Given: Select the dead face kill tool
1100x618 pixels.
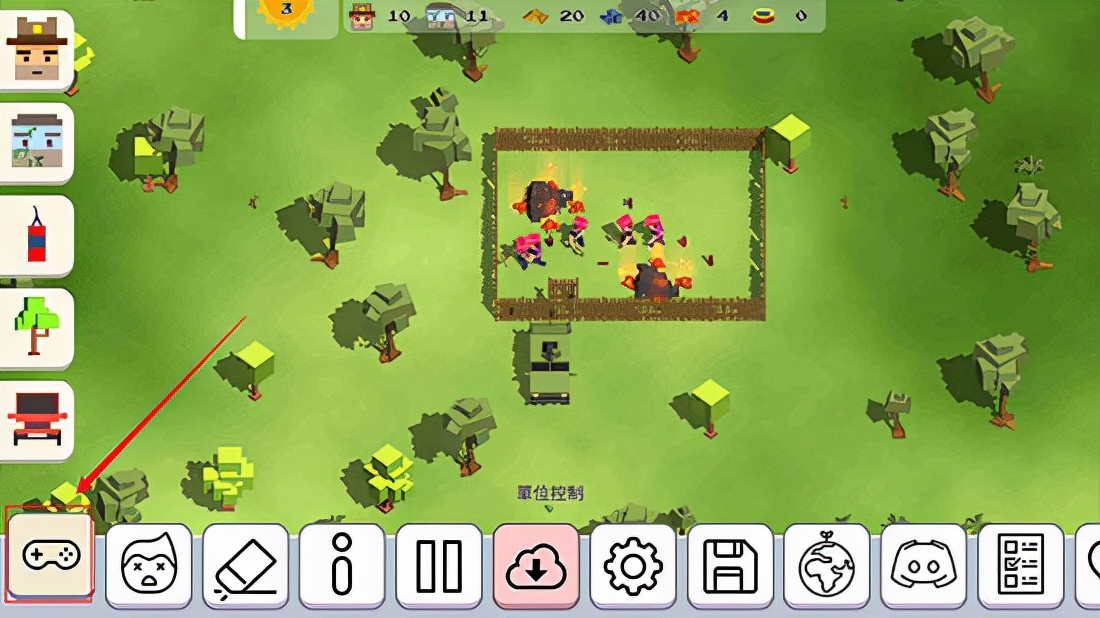Looking at the screenshot, I should click(148, 566).
